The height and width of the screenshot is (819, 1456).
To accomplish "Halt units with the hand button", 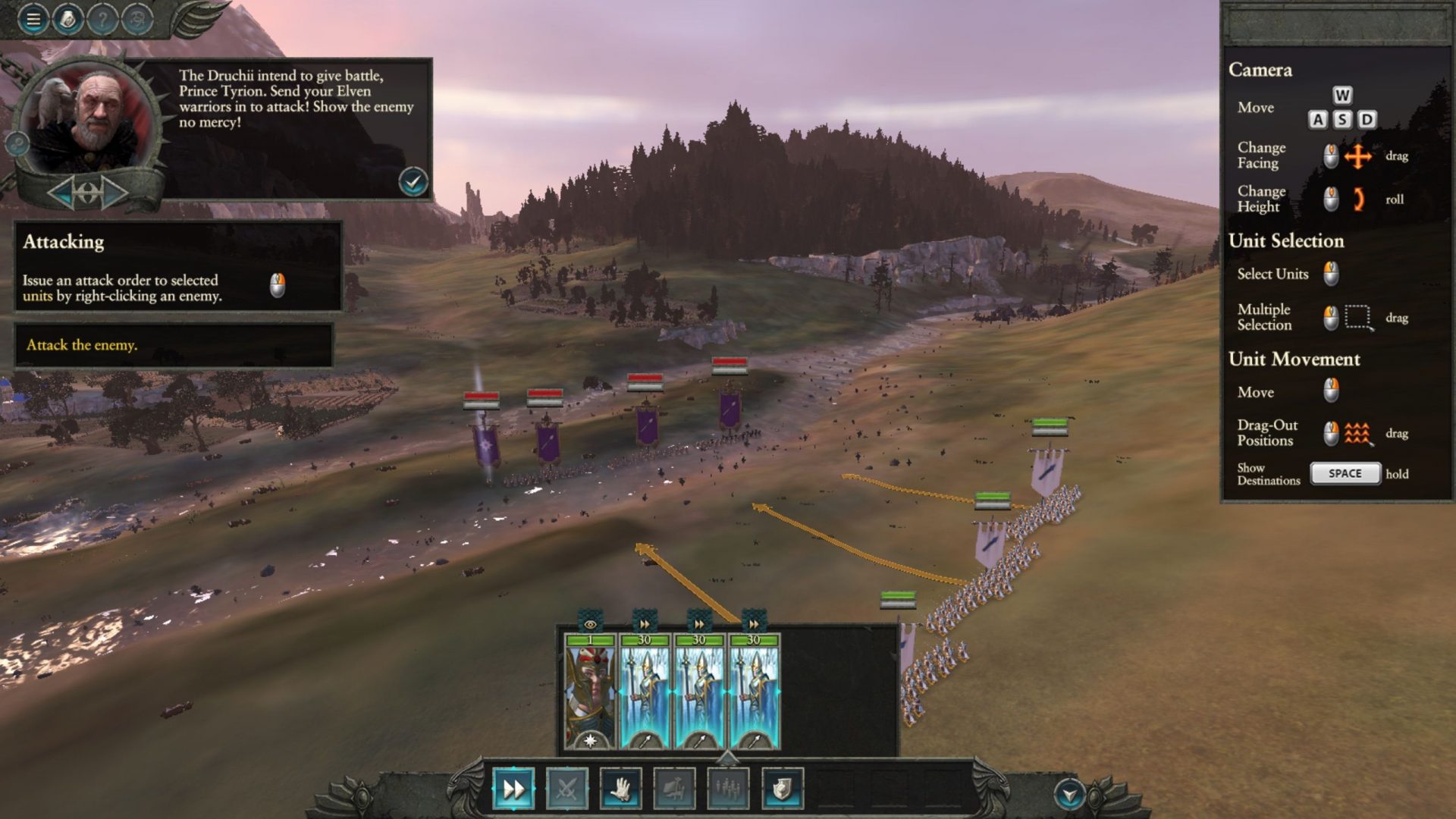I will point(620,789).
